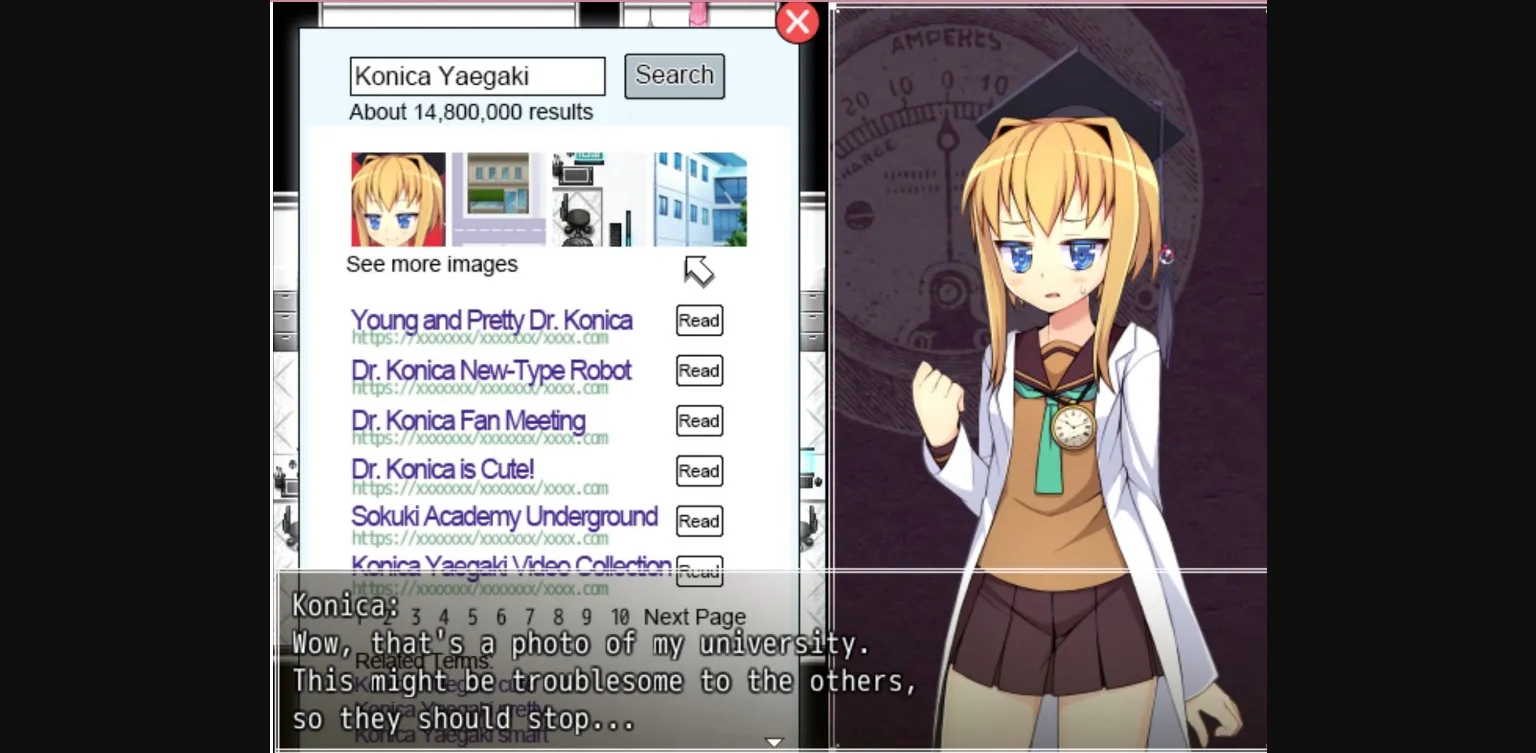Click the Konica face image thumbnail
This screenshot has width=1536, height=753.
click(x=398, y=198)
